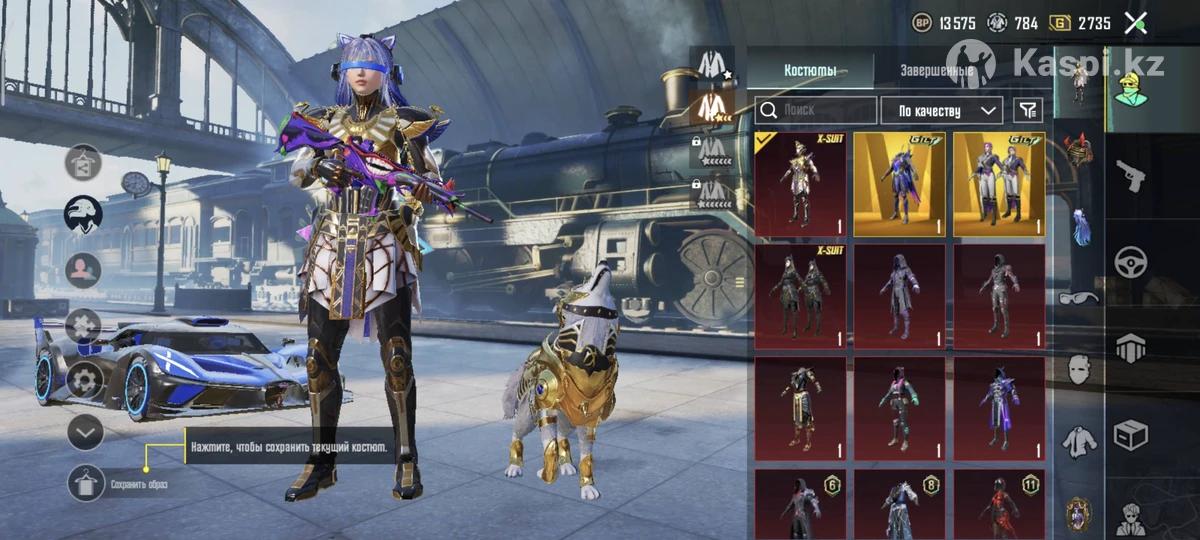This screenshot has width=1200, height=540.
Task: Open the crate box category
Action: tap(1131, 436)
